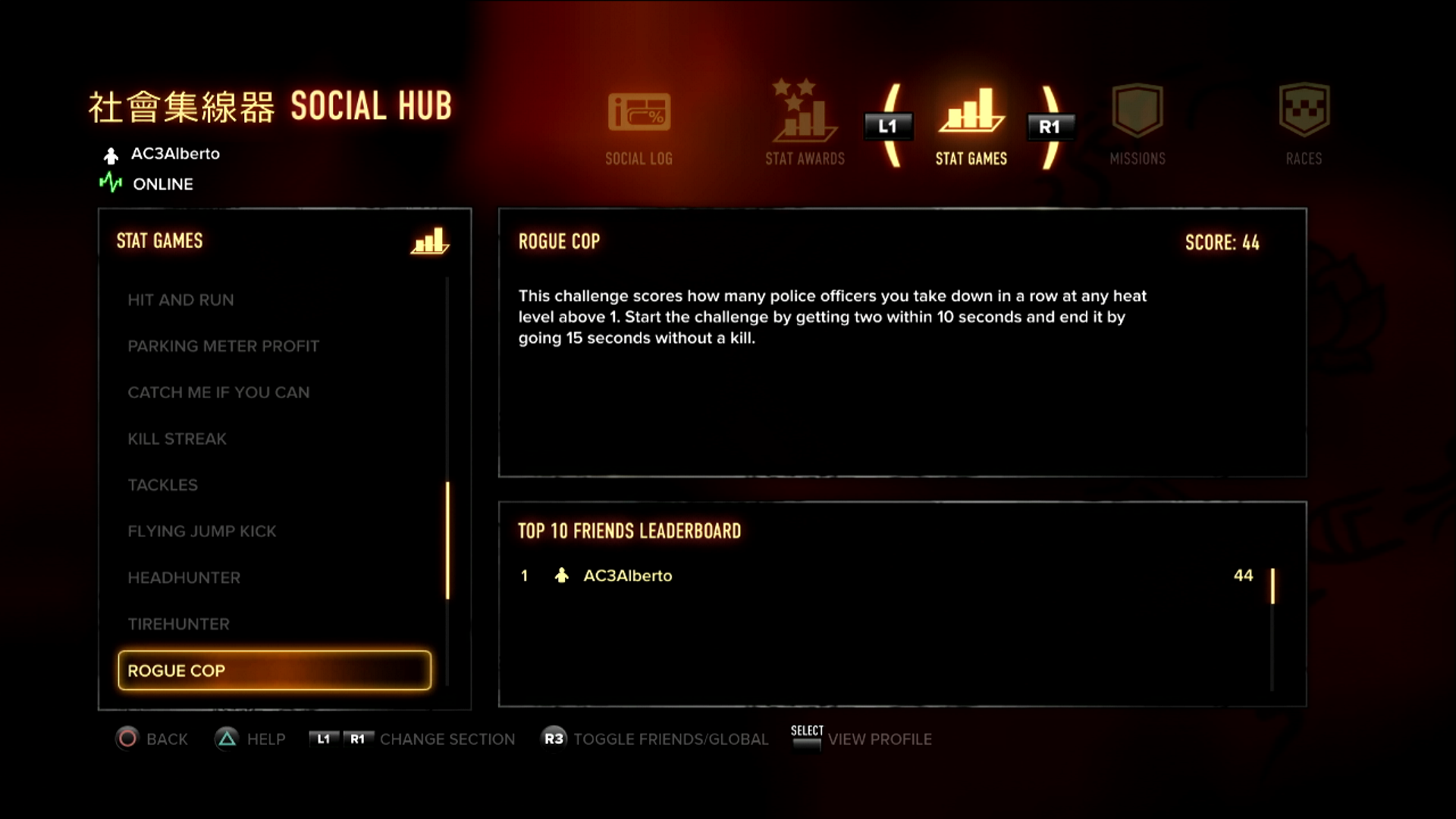Select the Tackles stat game
Screen dimensions: 1456x819
[x=162, y=485]
